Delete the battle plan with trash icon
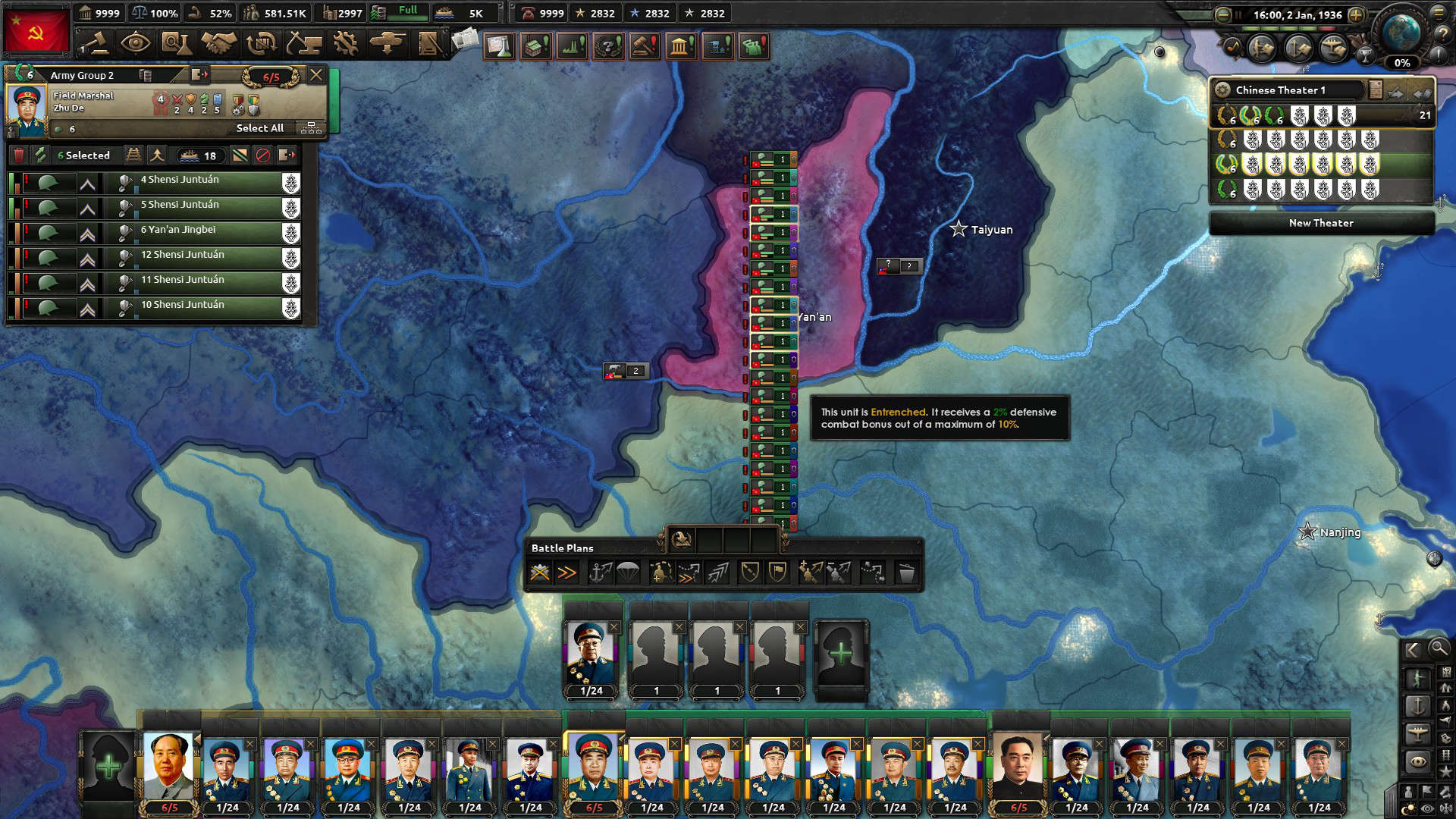This screenshot has height=819, width=1456. 908,573
